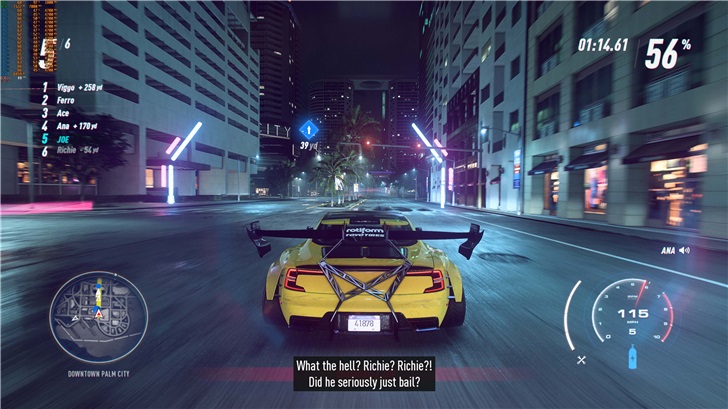Click the X icon beside the speedometer
The height and width of the screenshot is (409, 728).
pos(582,358)
